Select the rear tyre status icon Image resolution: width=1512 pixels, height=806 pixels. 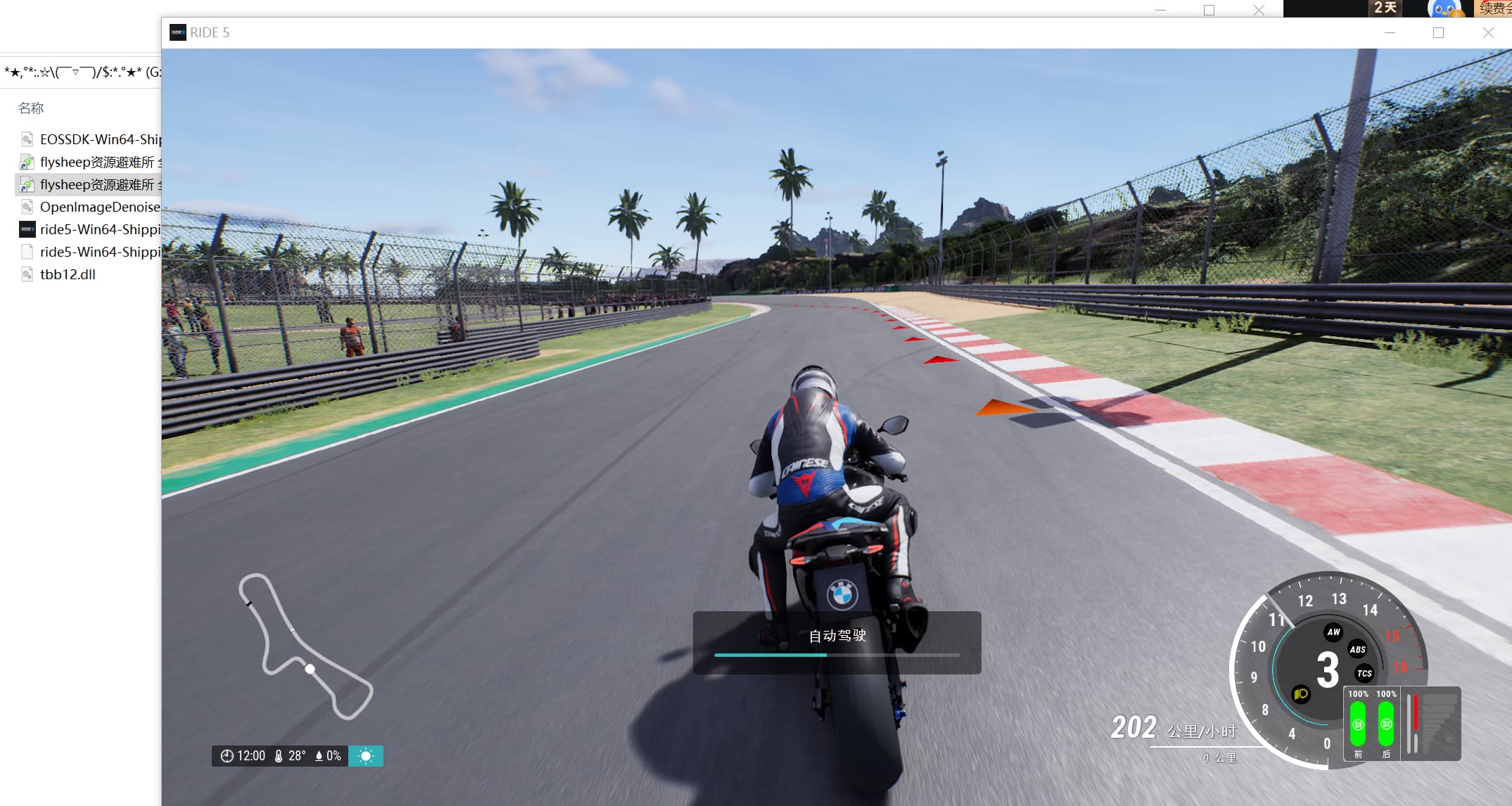click(x=1386, y=724)
